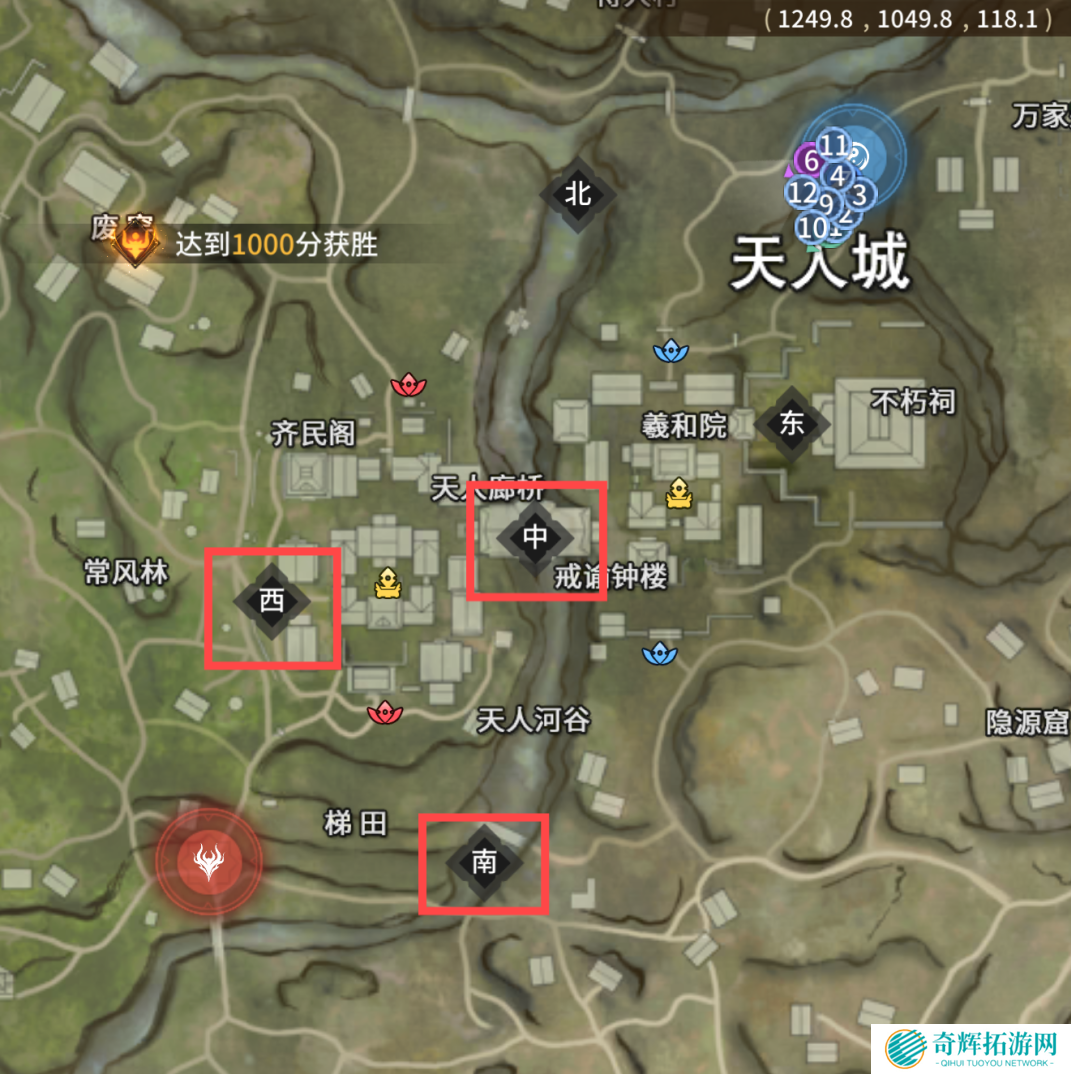Select the 北 north capture point marker
The height and width of the screenshot is (1074, 1071).
click(x=578, y=195)
